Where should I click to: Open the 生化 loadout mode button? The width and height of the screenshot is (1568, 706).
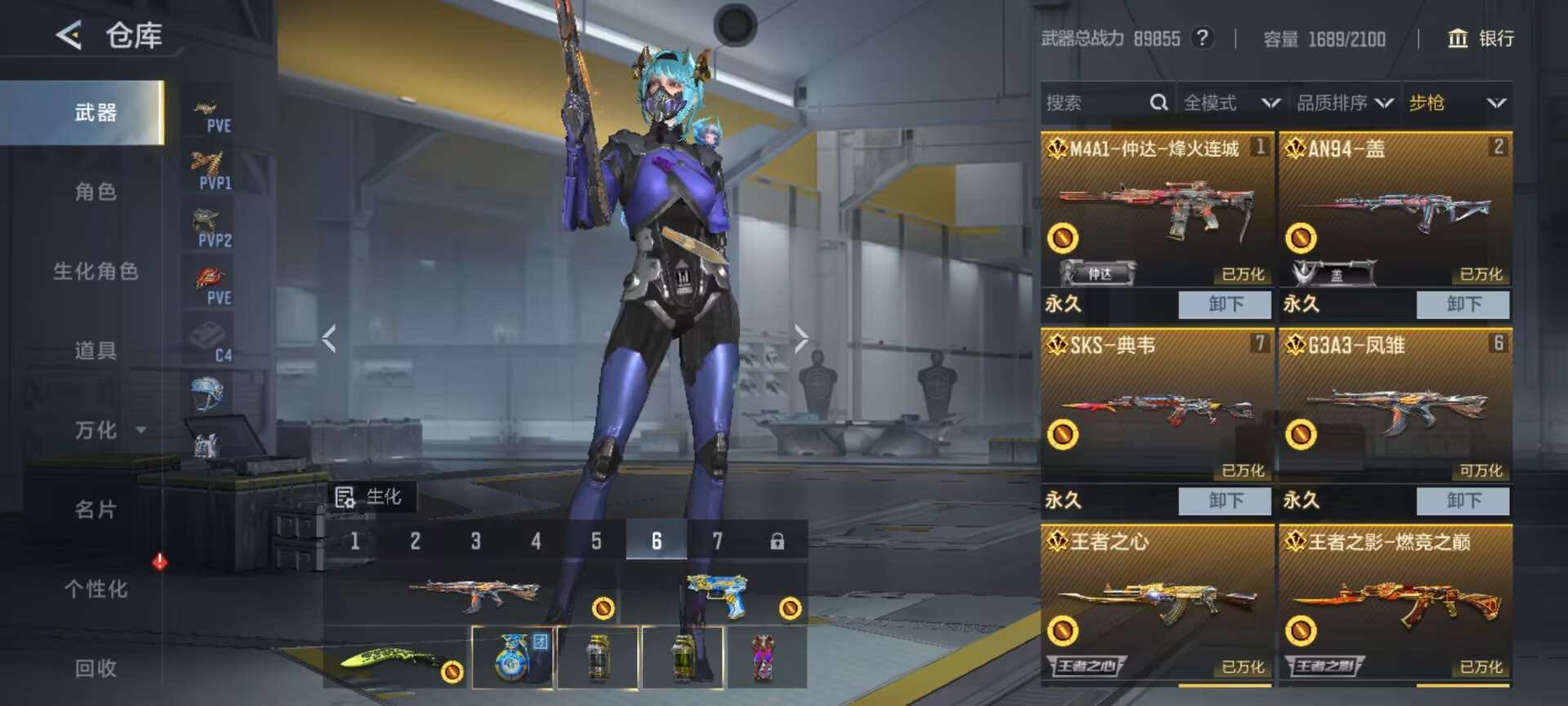(x=370, y=497)
